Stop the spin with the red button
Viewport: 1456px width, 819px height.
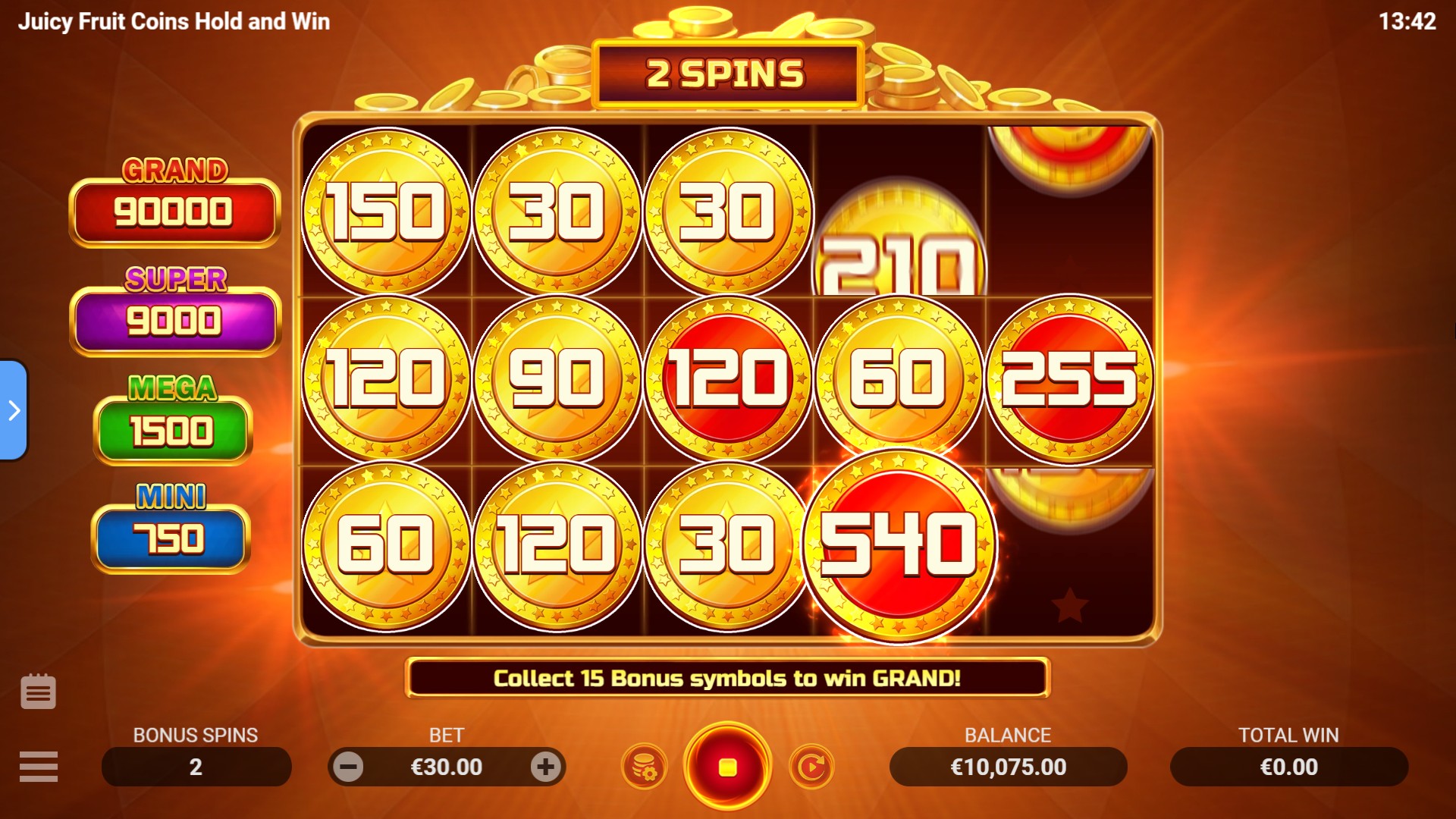coord(727,767)
